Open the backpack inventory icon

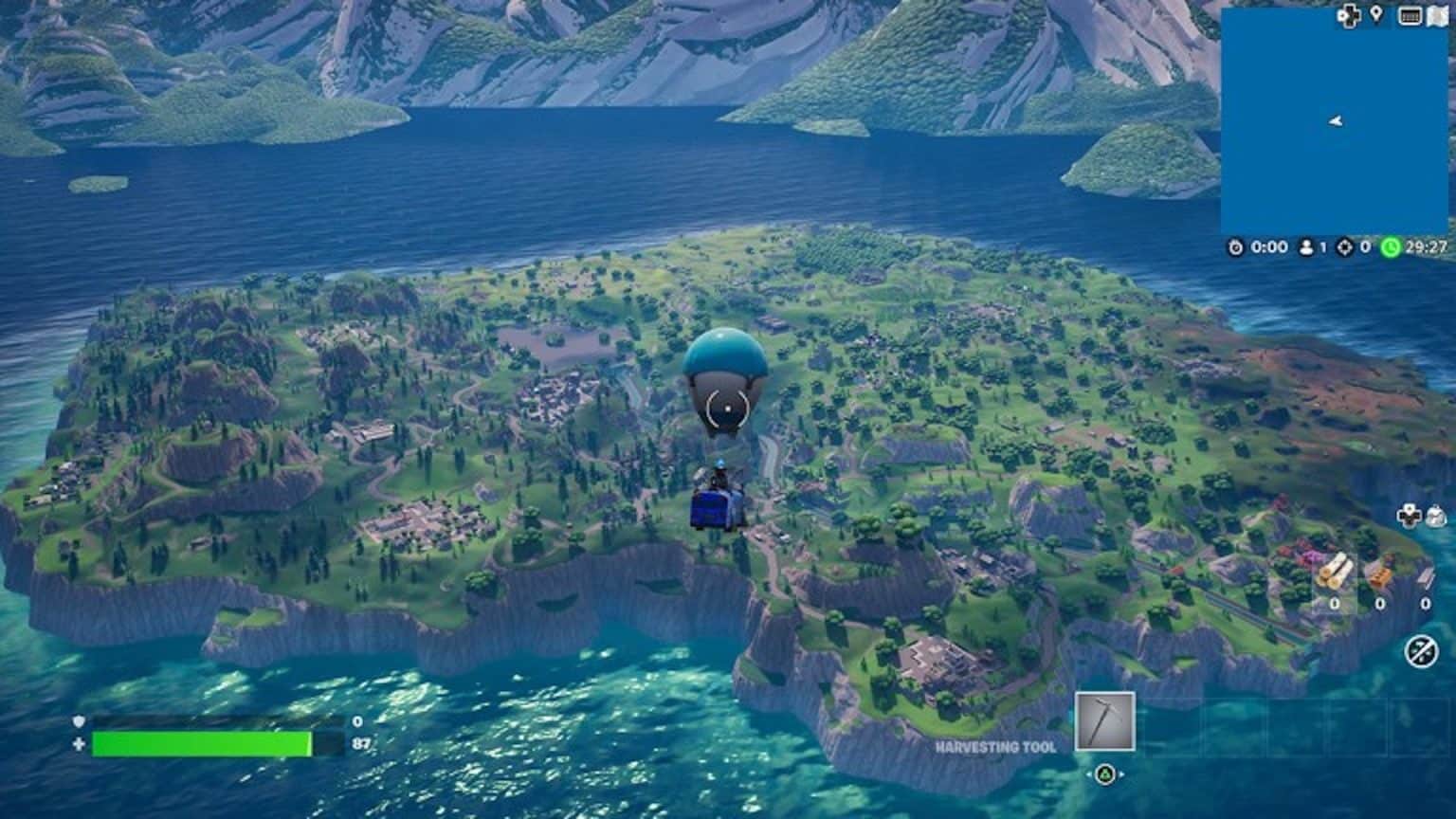[x=1436, y=516]
